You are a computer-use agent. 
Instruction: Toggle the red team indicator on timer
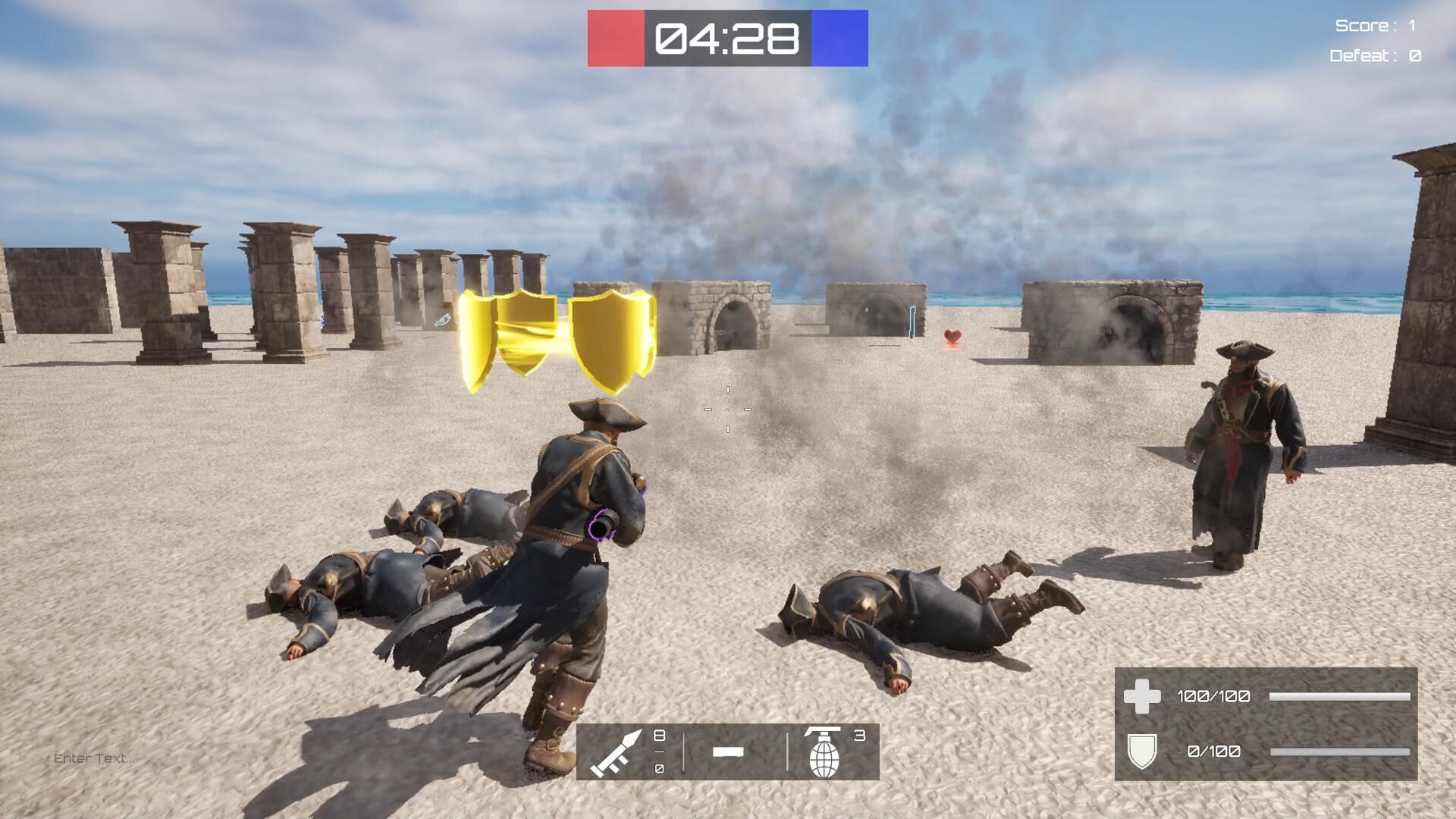tap(616, 38)
